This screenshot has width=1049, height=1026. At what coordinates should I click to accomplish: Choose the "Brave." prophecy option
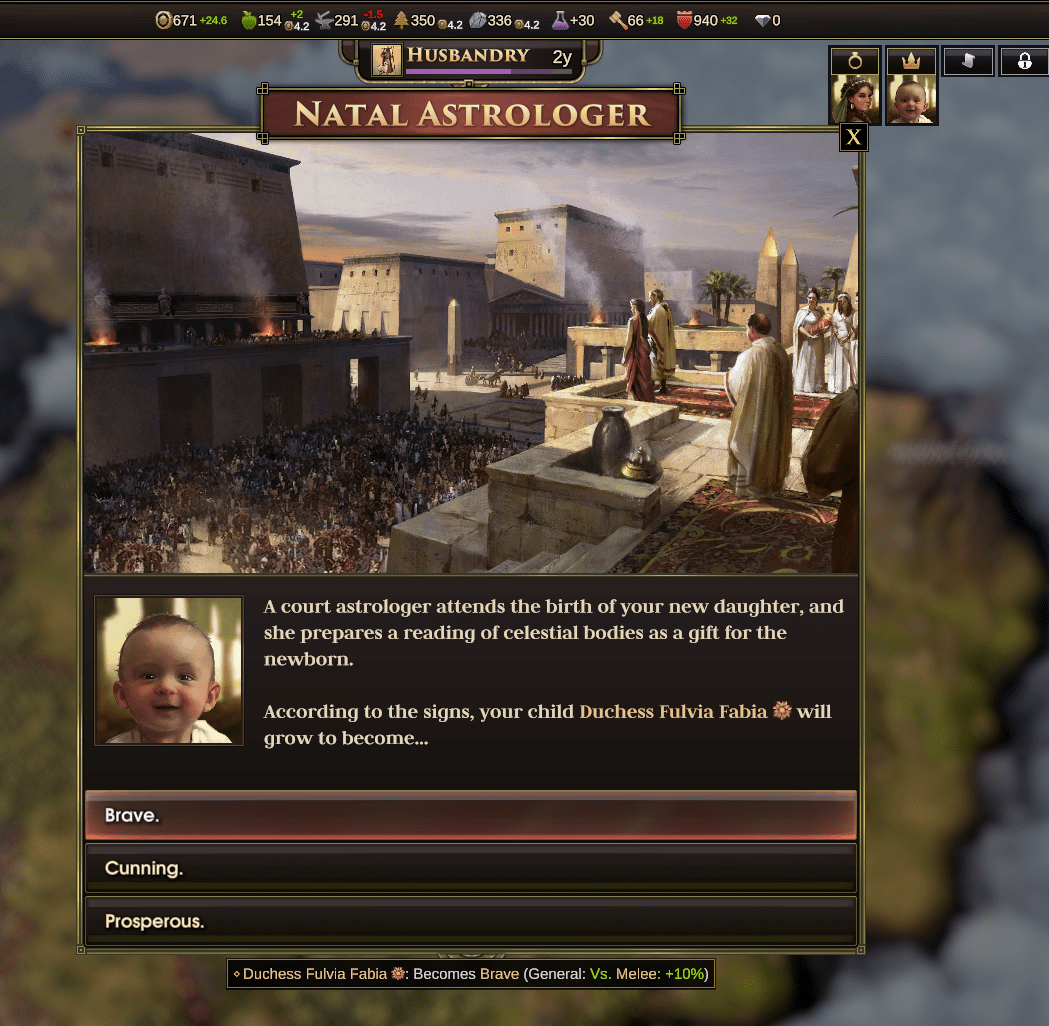point(470,815)
